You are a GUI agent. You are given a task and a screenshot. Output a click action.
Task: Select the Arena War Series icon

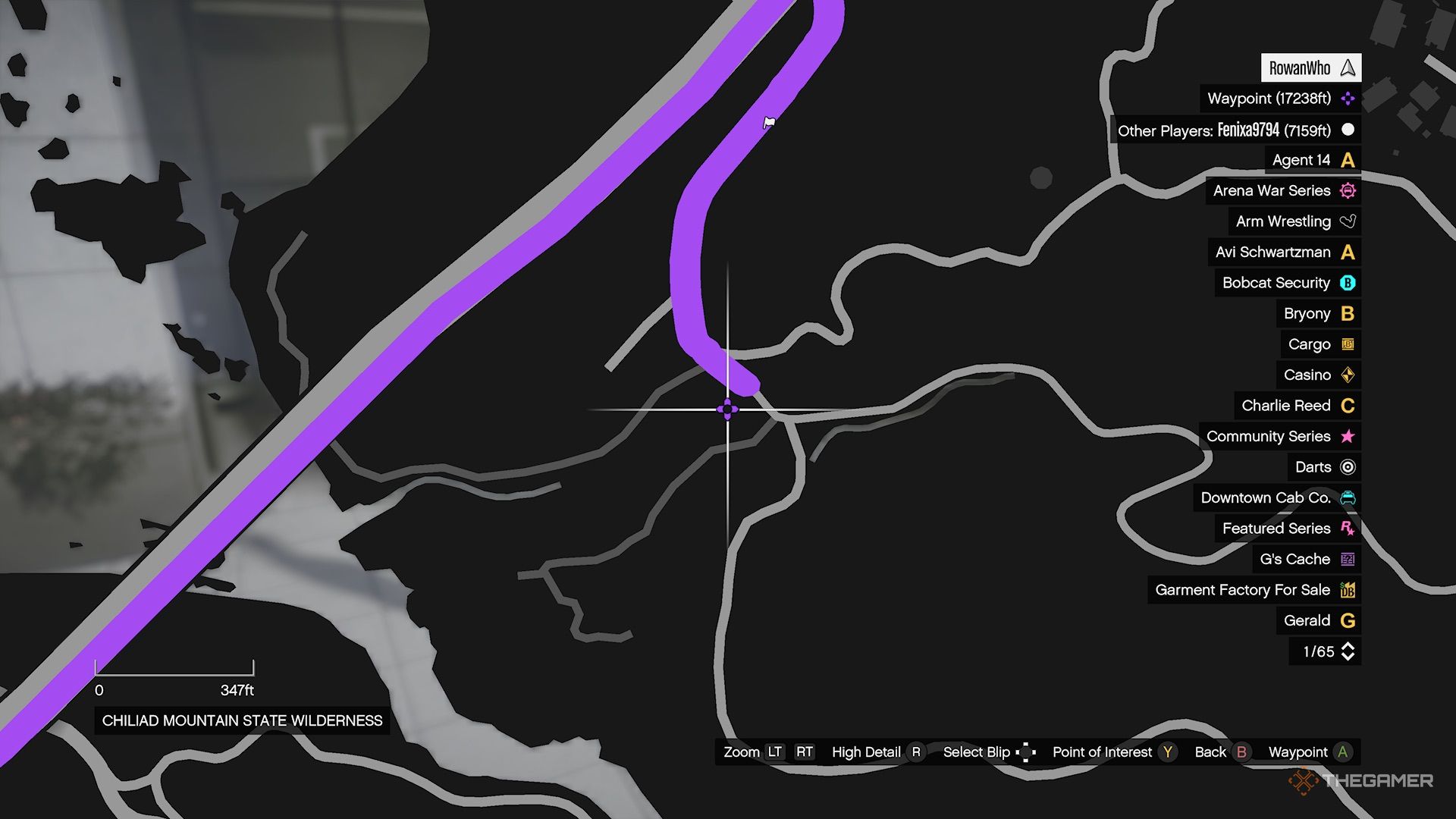[x=1347, y=191]
